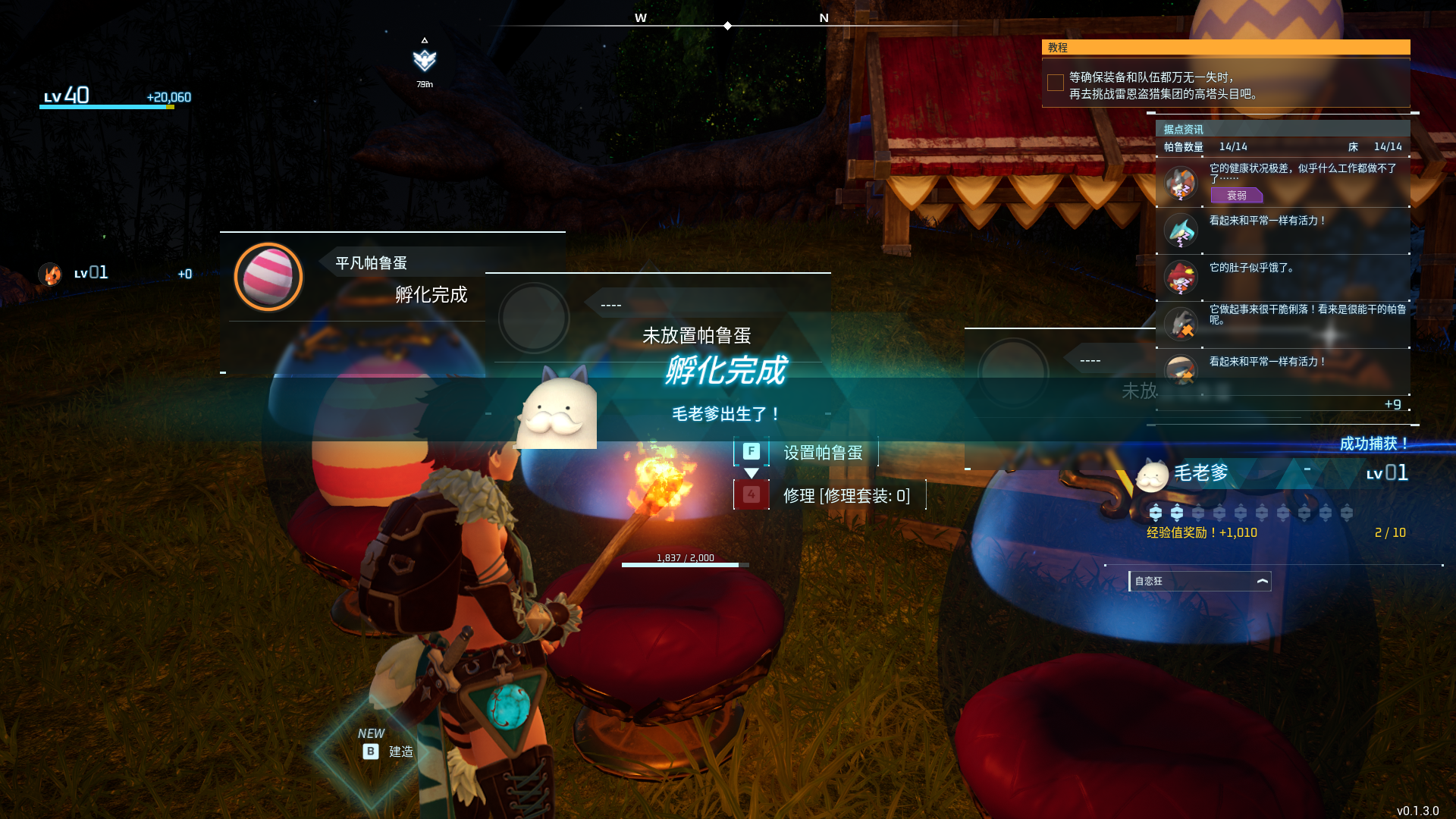Select the 自恋狂 trait tag
This screenshot has width=1456, height=819.
pyautogui.click(x=1199, y=581)
